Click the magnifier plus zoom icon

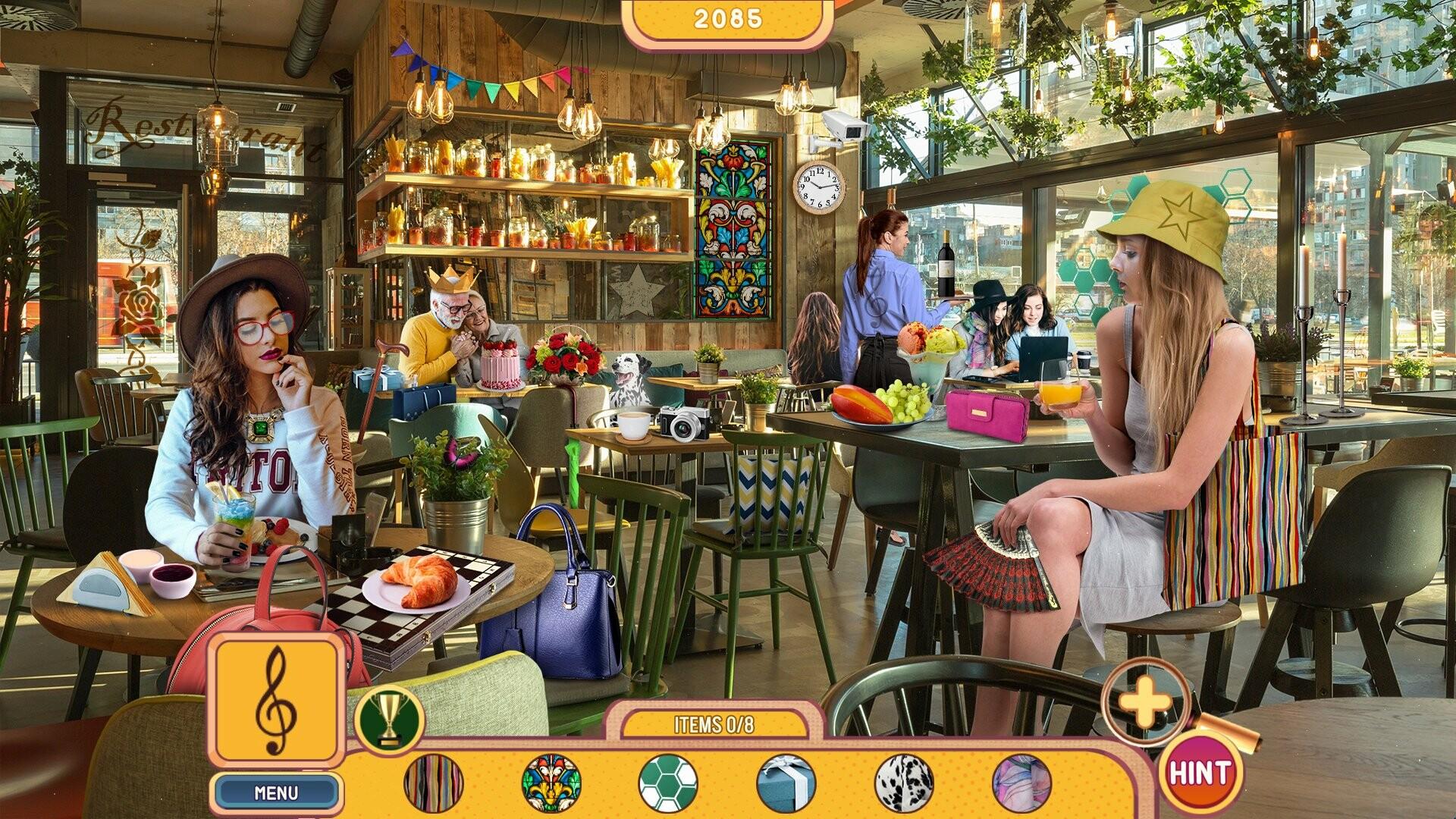click(1146, 702)
